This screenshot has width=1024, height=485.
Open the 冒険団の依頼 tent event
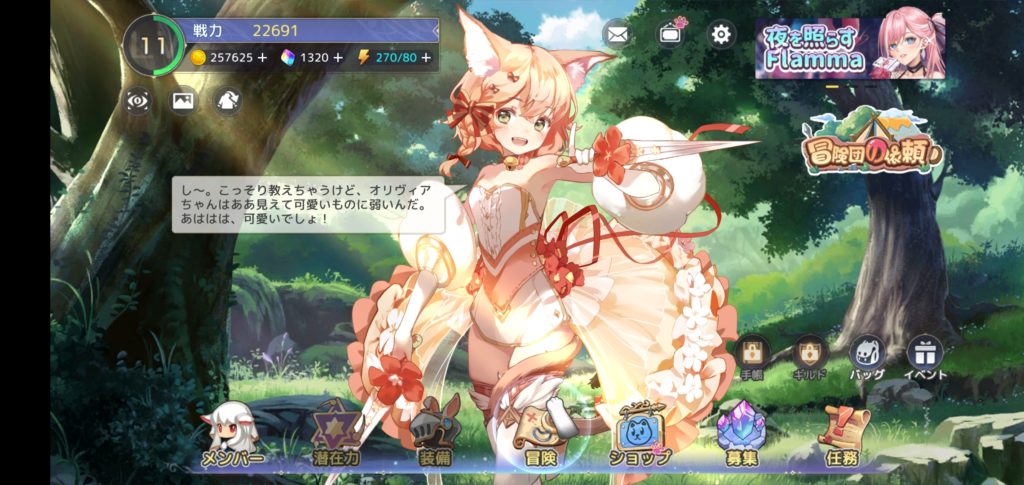point(870,146)
